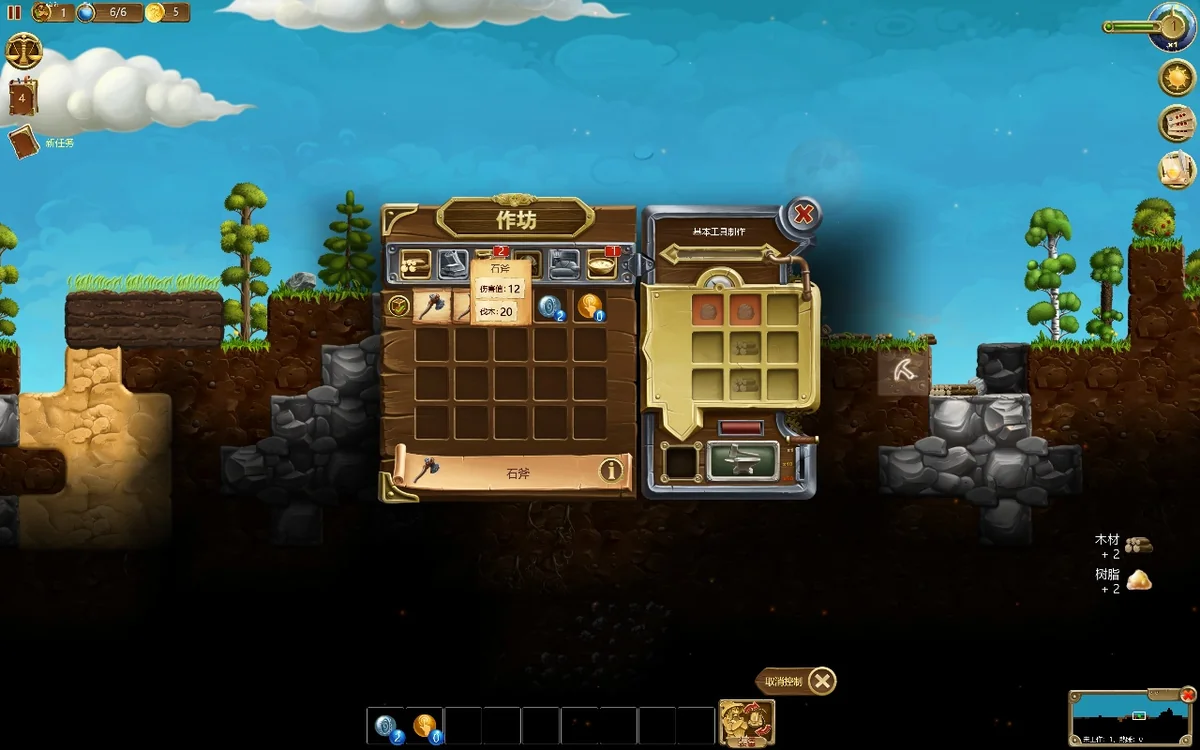Craft item with the anvil button
The width and height of the screenshot is (1200, 750).
click(x=742, y=462)
